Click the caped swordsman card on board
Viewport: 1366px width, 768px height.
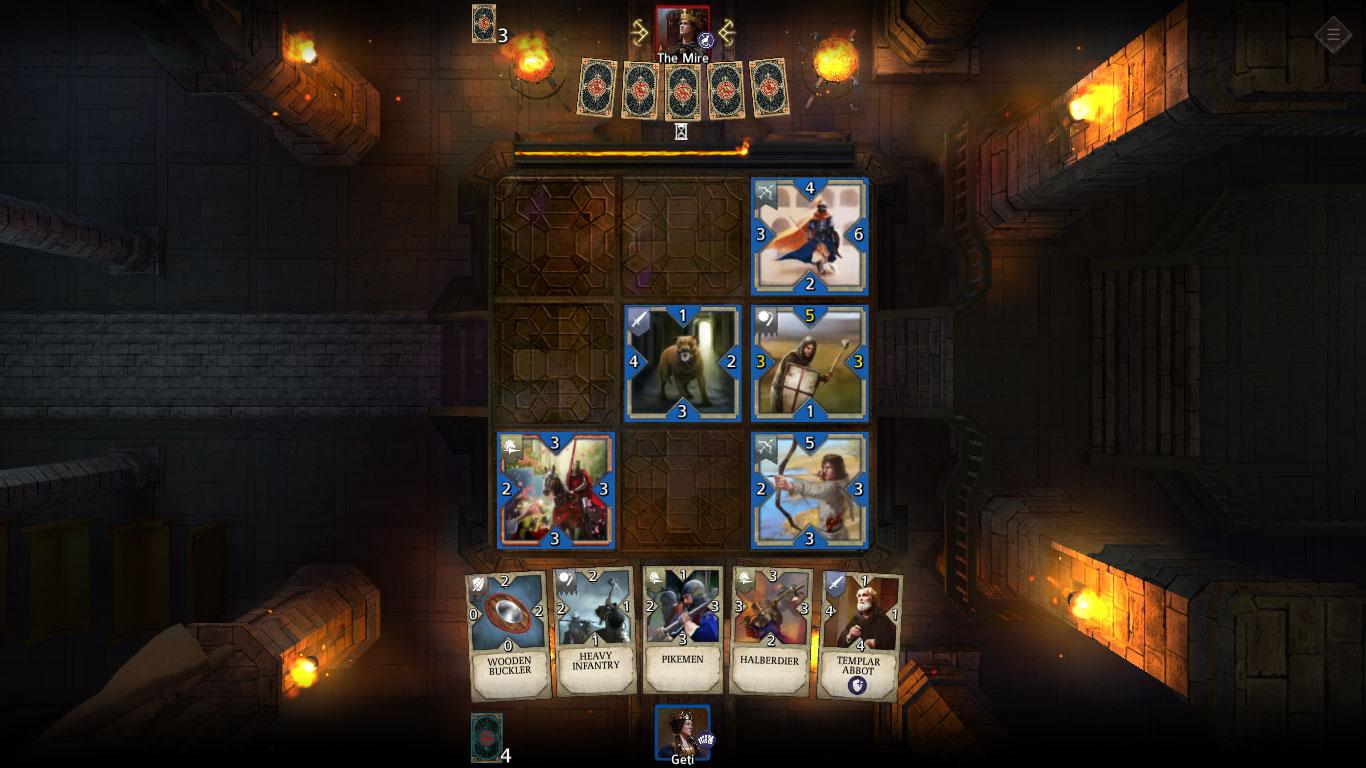point(809,236)
